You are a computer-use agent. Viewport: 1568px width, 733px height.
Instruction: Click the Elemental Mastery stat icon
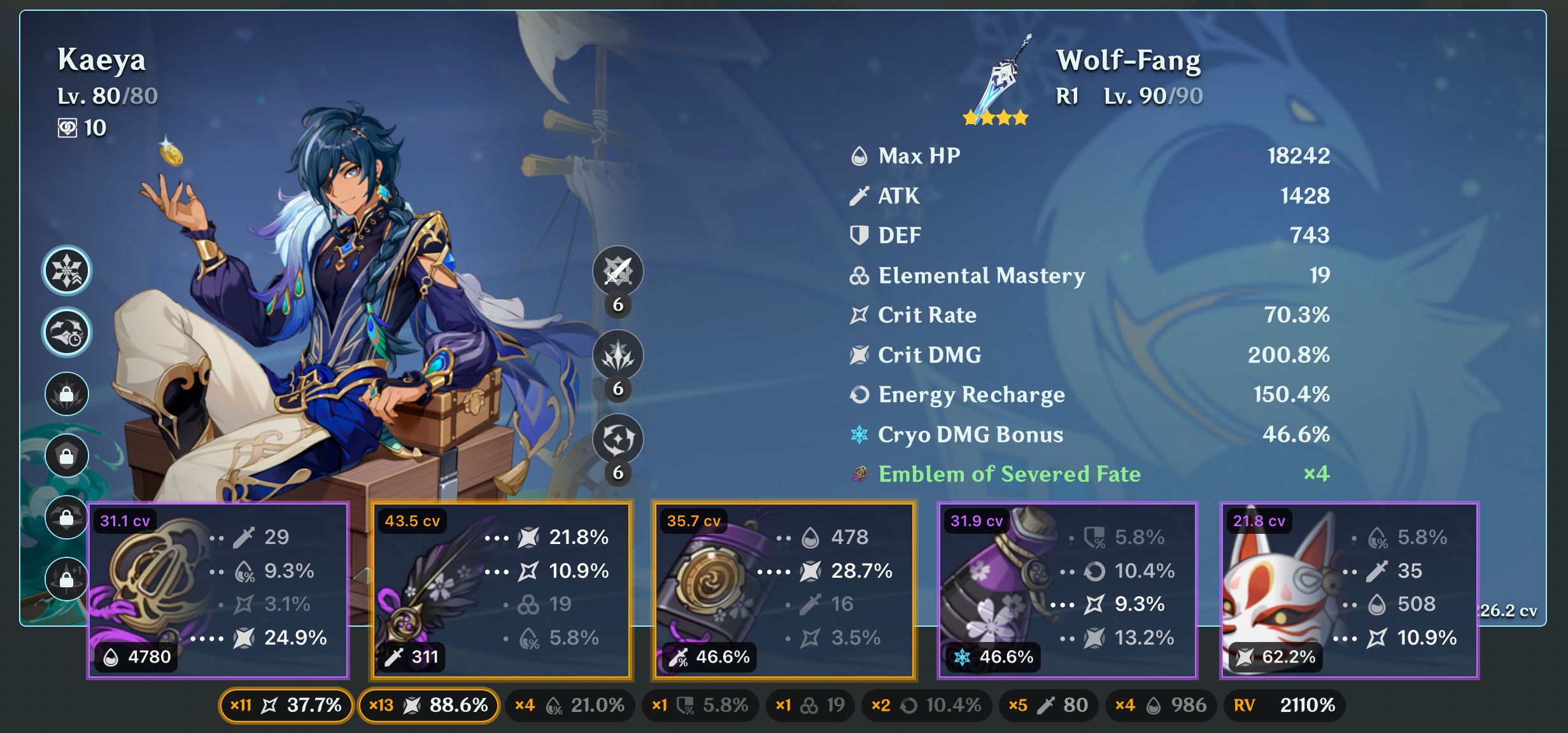point(858,275)
